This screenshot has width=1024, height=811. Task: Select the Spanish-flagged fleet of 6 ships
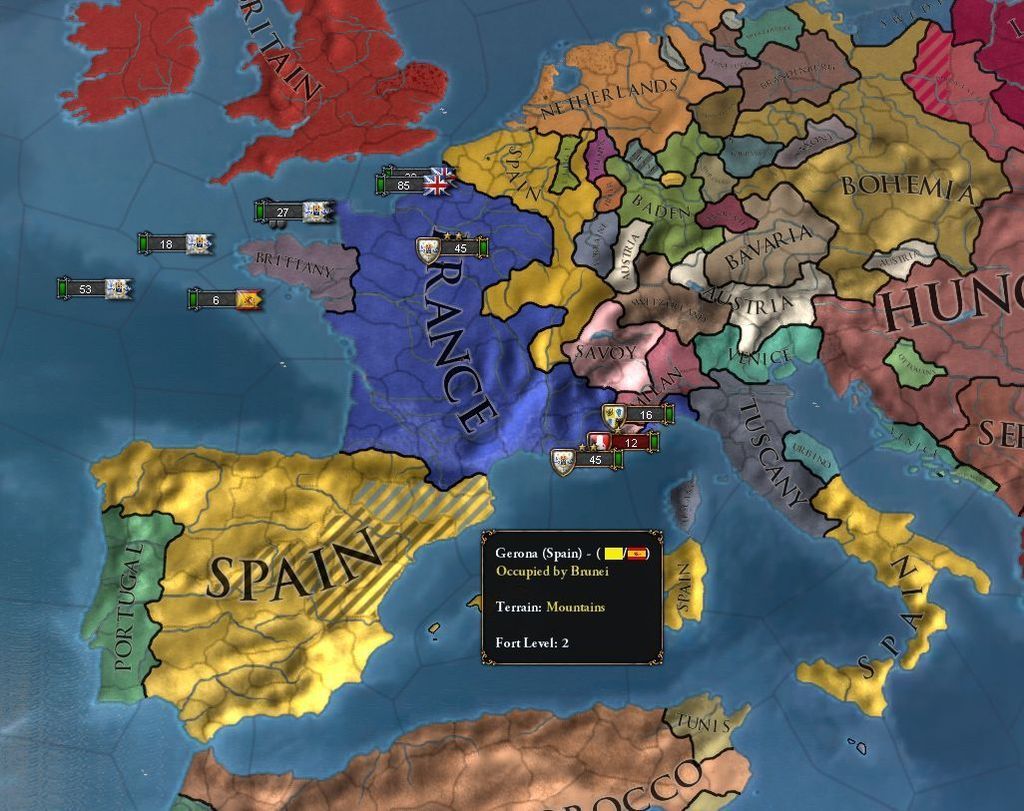[x=225, y=299]
